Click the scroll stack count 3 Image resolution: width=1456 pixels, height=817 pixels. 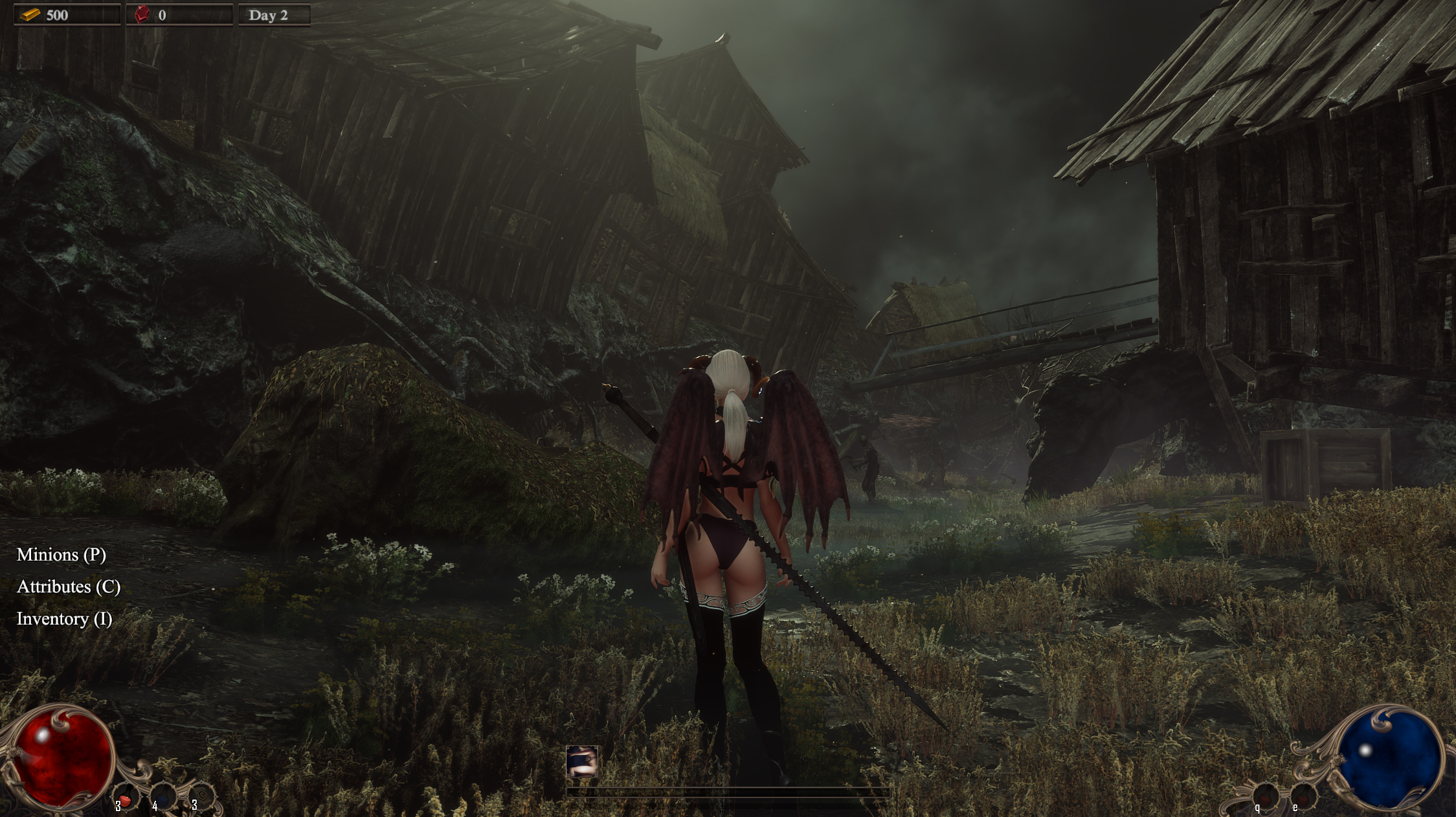(x=194, y=807)
